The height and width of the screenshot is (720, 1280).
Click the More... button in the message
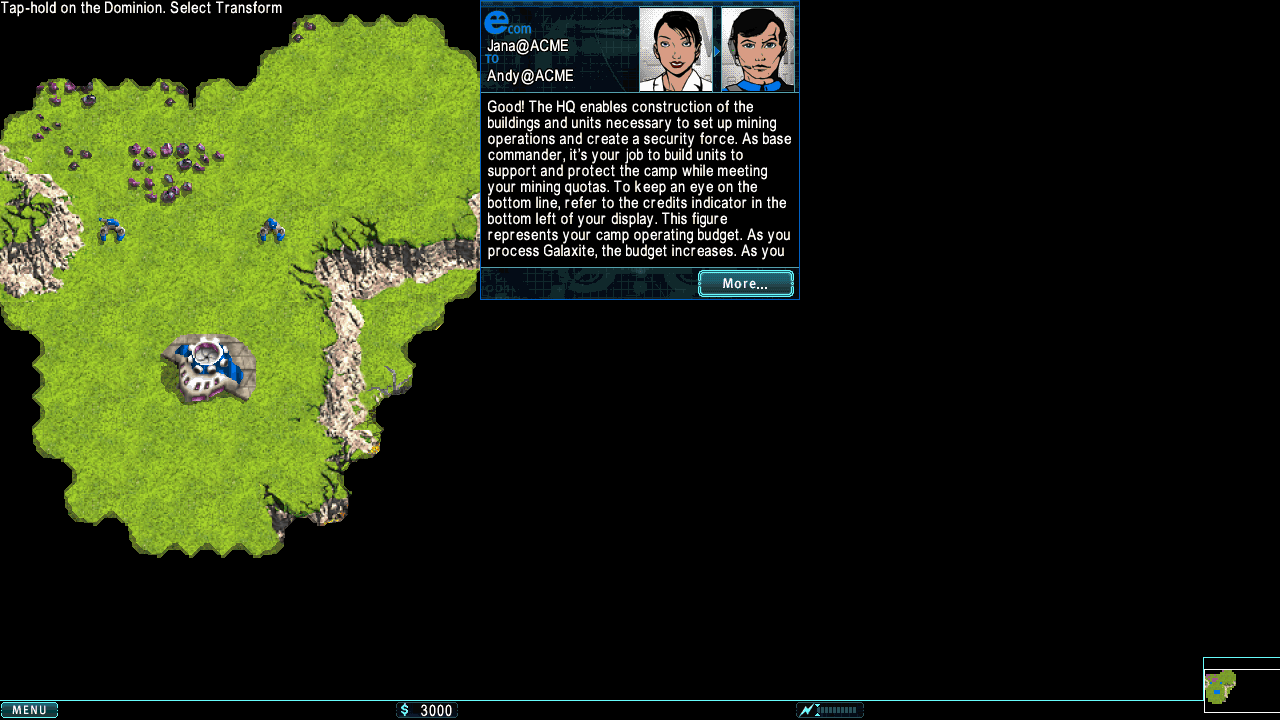coord(745,284)
